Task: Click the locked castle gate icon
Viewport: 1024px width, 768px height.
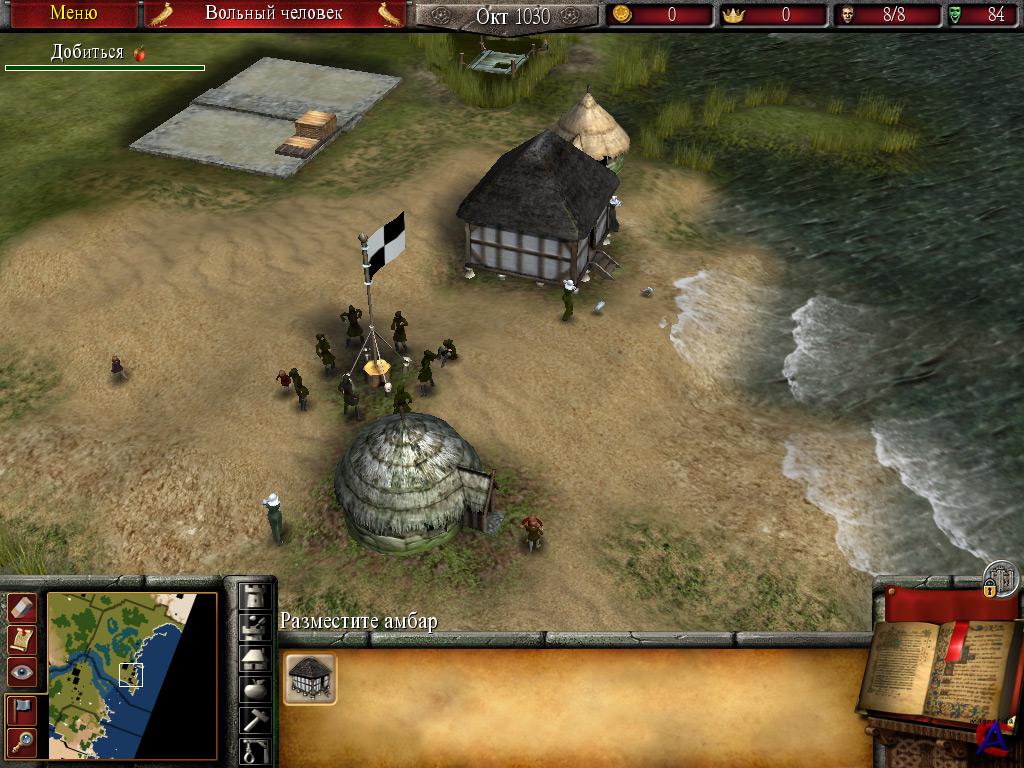Action: pos(1001,579)
